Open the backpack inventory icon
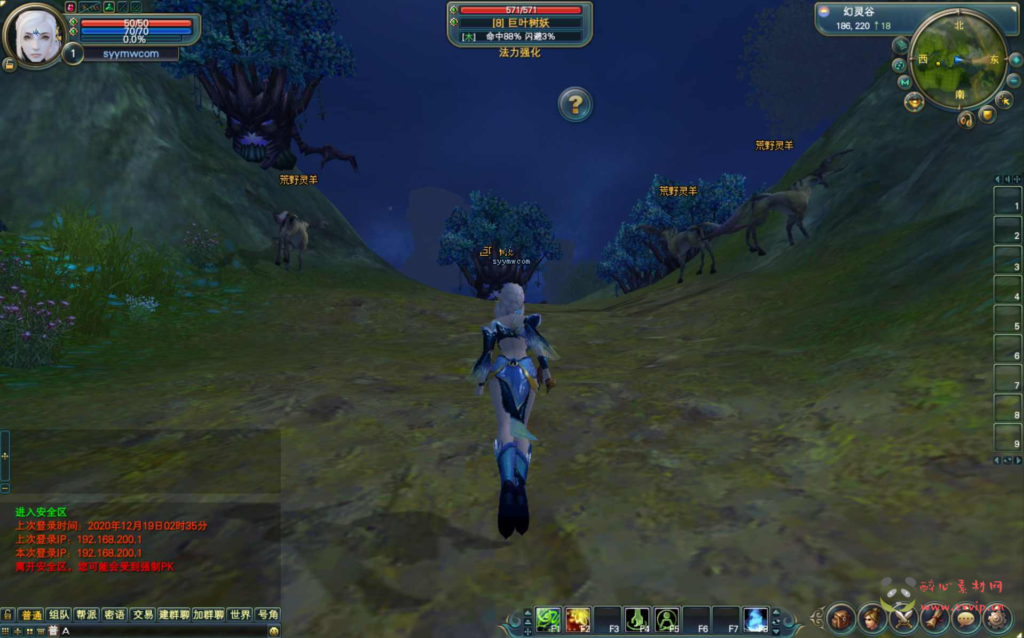 coord(840,618)
